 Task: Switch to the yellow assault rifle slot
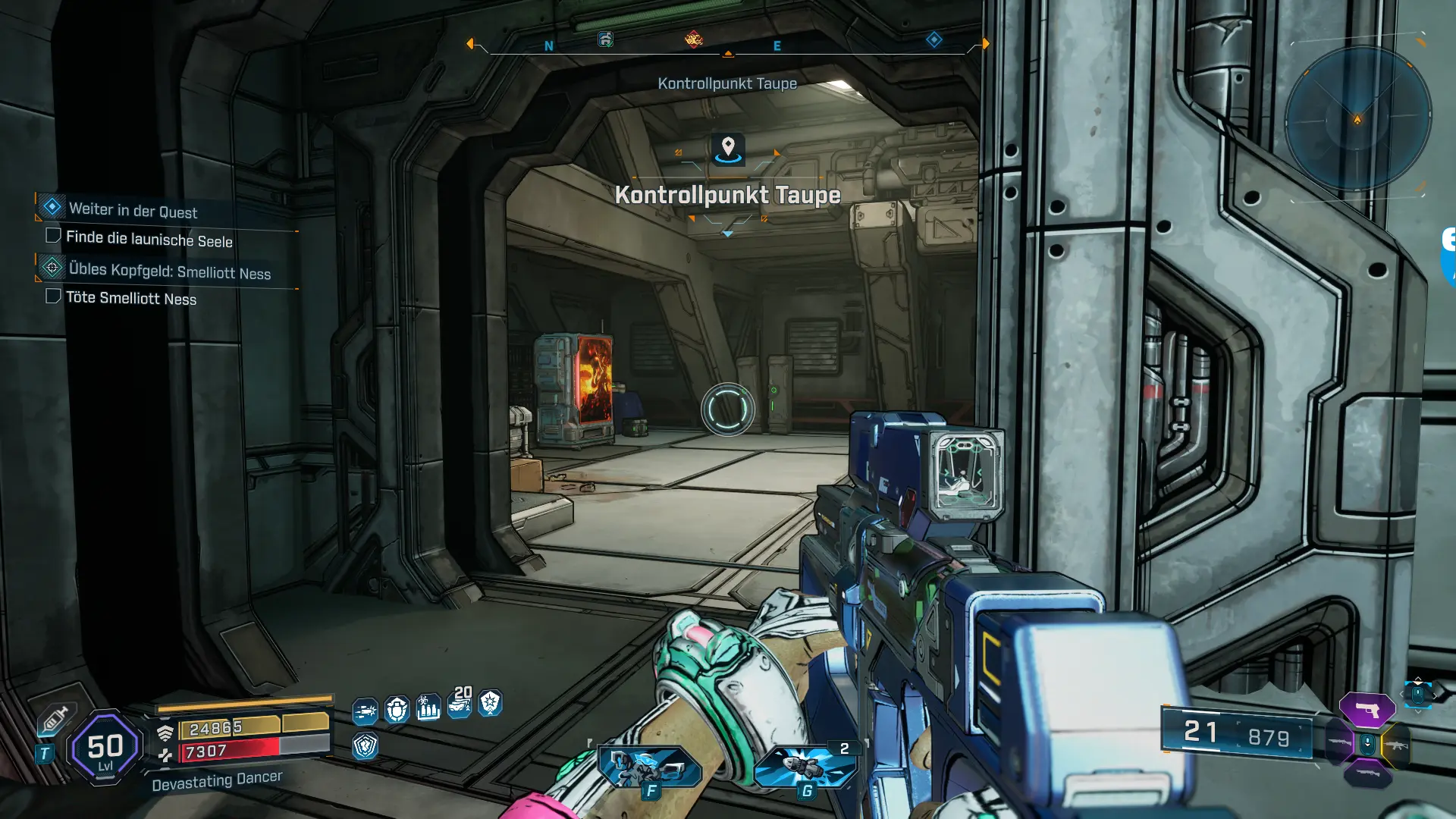[x=1396, y=745]
